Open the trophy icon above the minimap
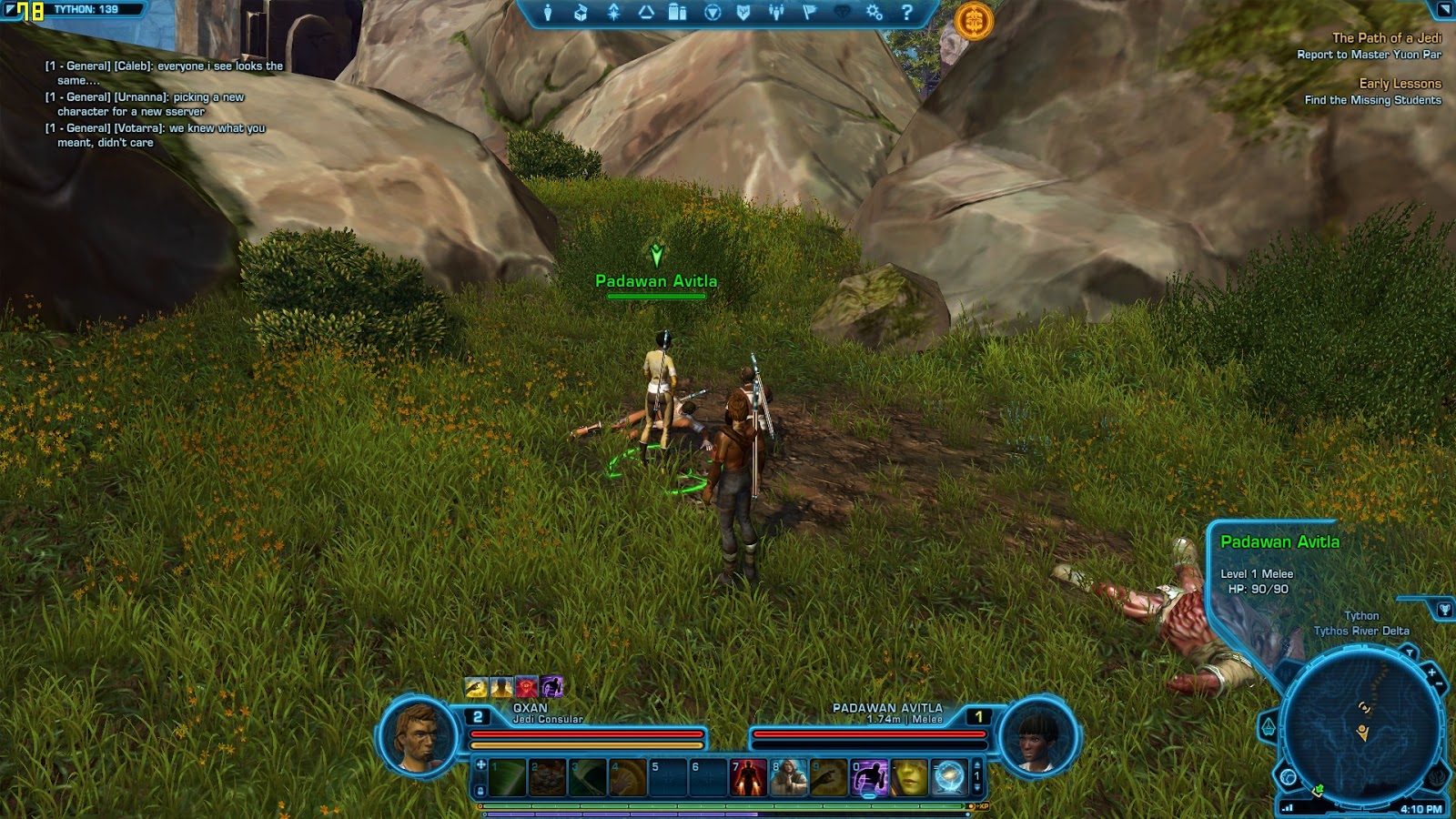The width and height of the screenshot is (1456, 819). [x=1444, y=610]
